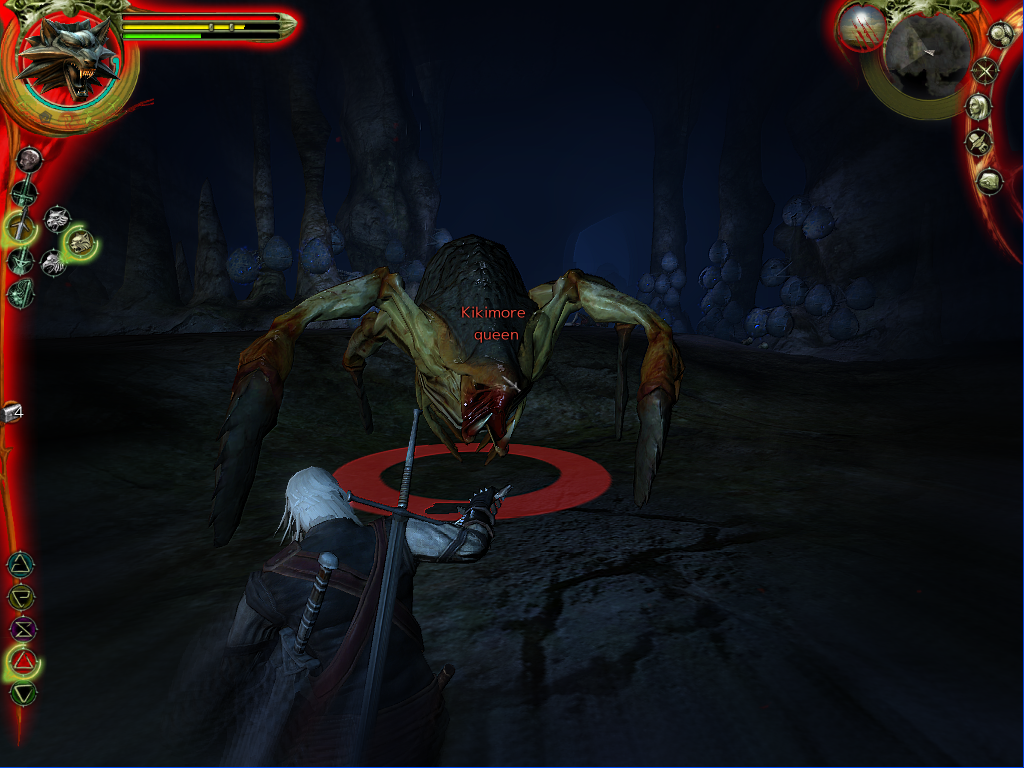The image size is (1024, 768).
Task: Switch to the silver wolf head combat style
Action: [x=57, y=218]
